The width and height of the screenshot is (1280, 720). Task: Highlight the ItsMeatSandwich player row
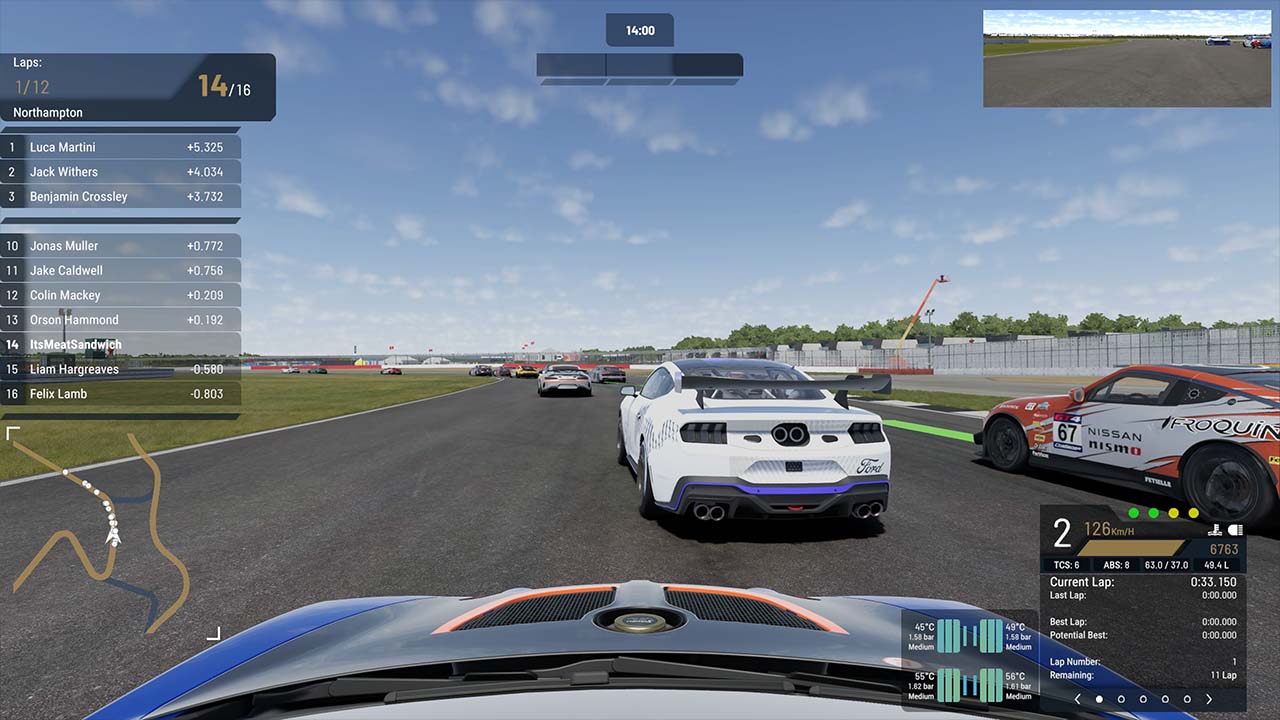click(x=121, y=345)
